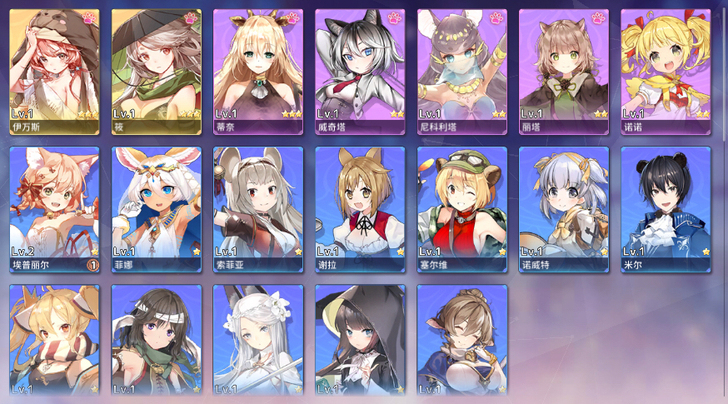Image resolution: width=728 pixels, height=404 pixels.
Task: Choose the gold card of the straw-hat girl
Action: point(156,66)
